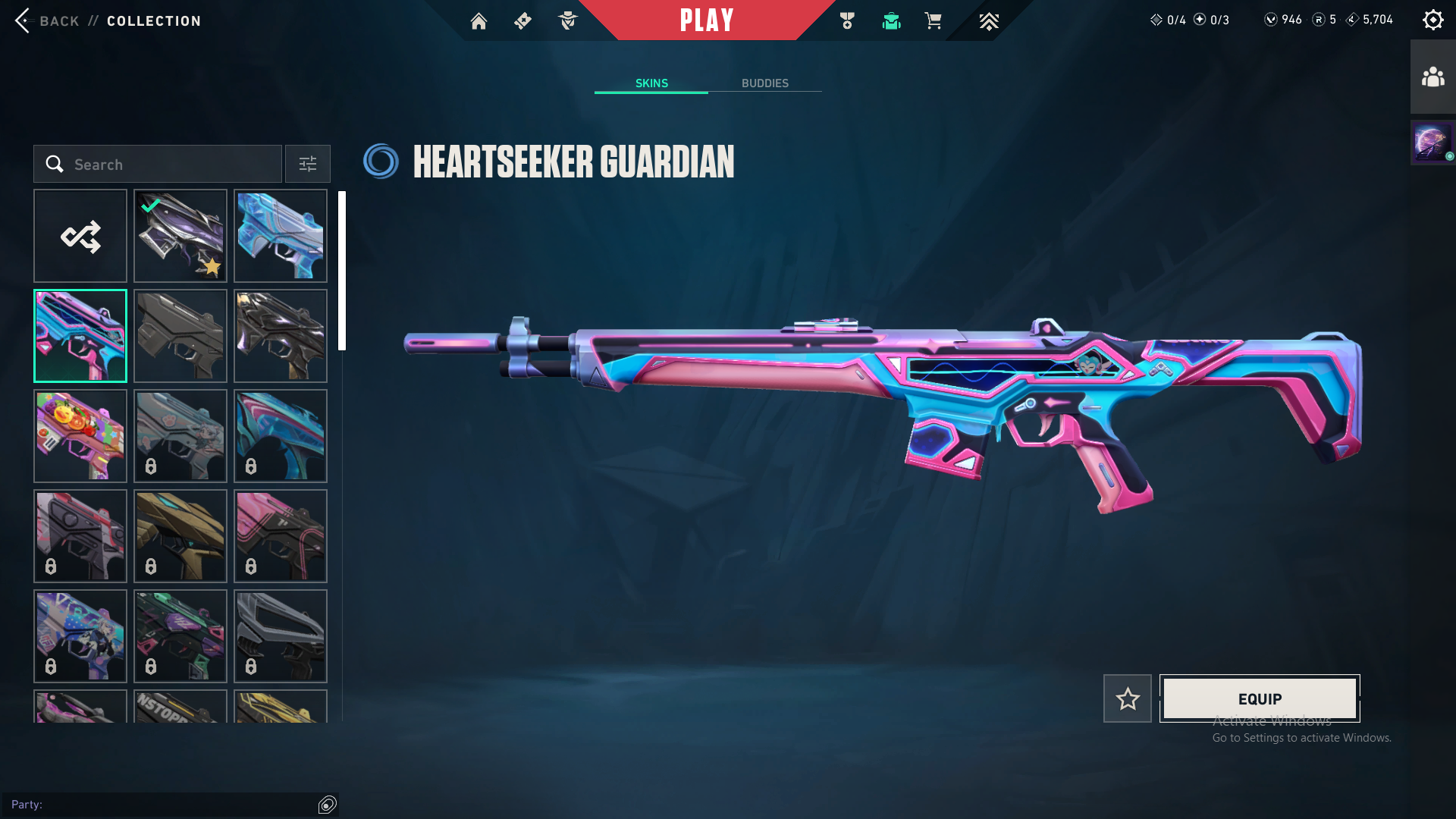Screen dimensions: 1456x819
Task: Start matchmaking with the PLAY button
Action: [x=707, y=20]
